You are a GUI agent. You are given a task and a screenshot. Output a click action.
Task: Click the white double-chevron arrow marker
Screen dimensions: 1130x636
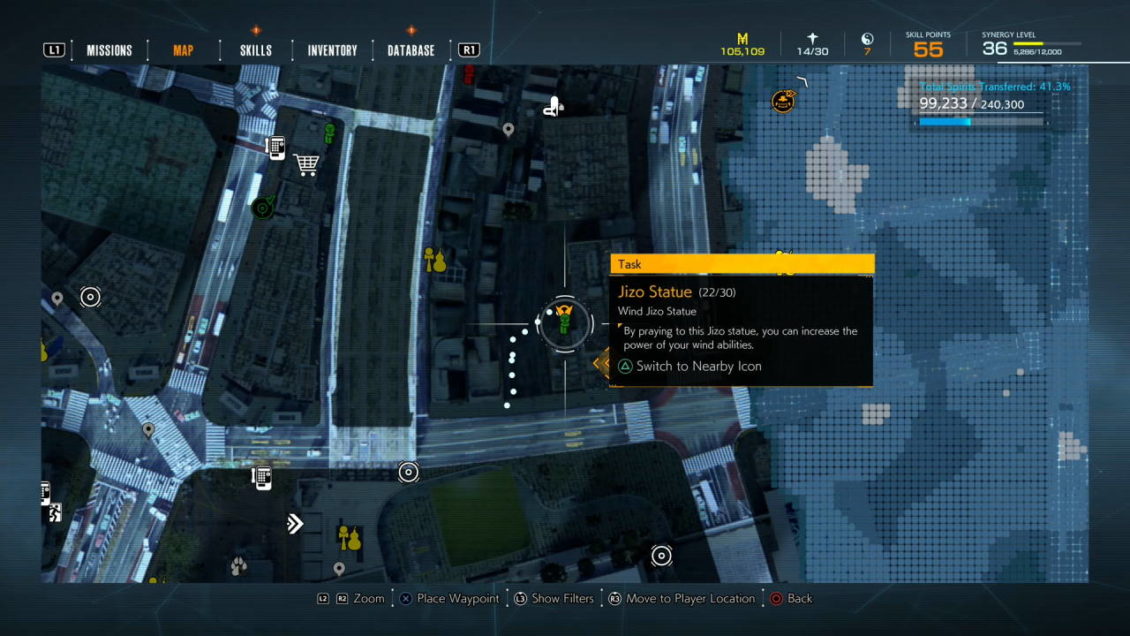pos(295,523)
